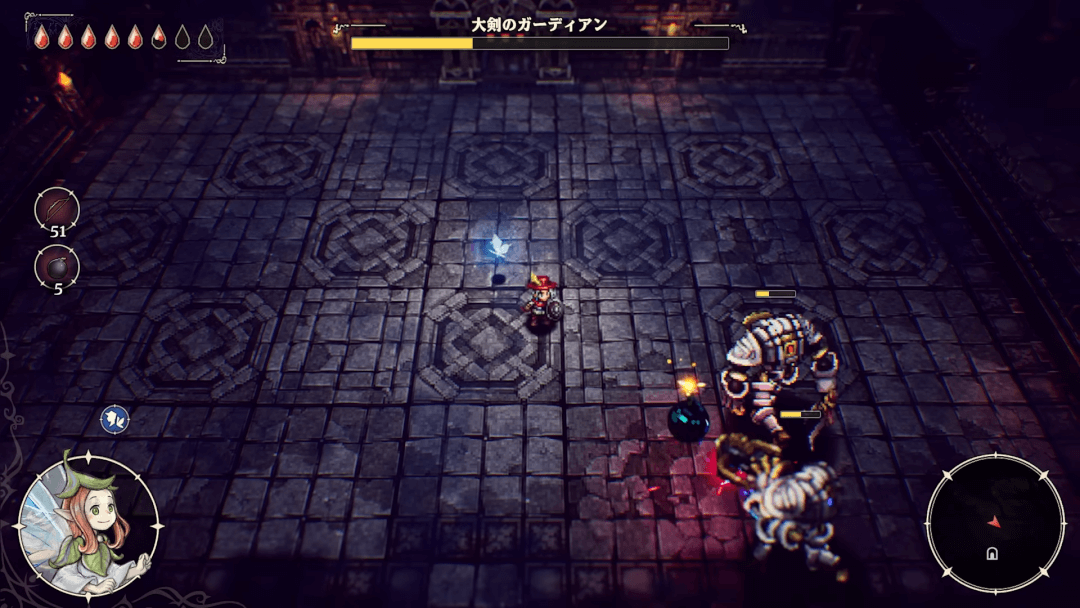1080x608 pixels.
Task: Select the bomb item icon
Action: (x=56, y=266)
